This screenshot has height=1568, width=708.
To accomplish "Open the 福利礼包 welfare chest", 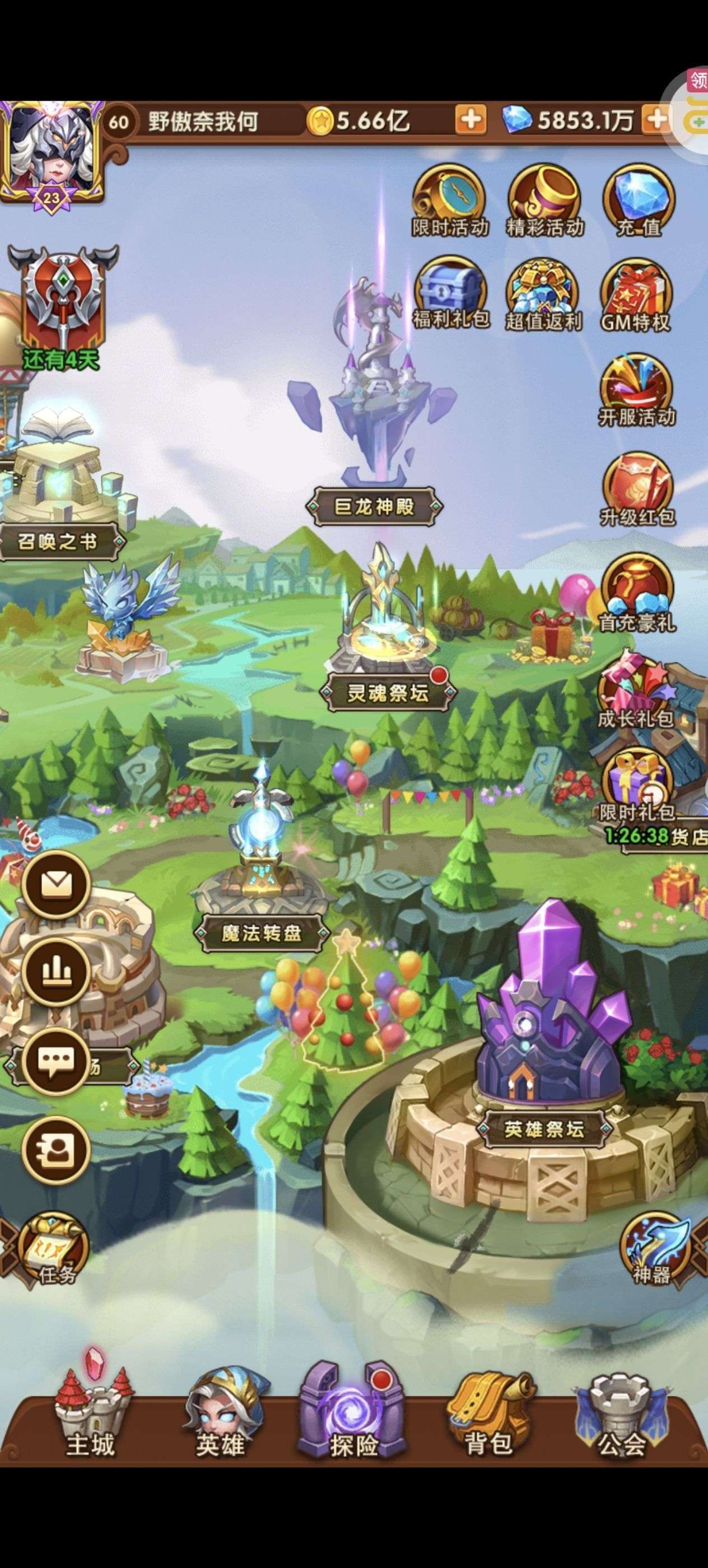I will (450, 293).
